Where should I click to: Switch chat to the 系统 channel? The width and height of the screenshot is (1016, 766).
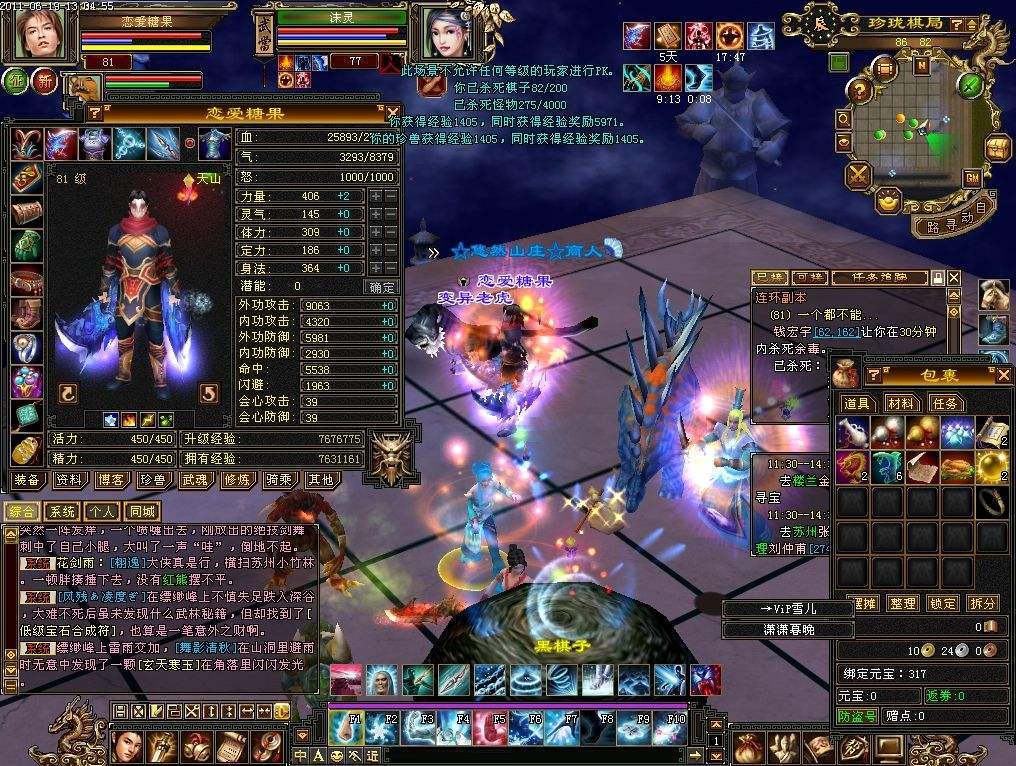[63, 511]
